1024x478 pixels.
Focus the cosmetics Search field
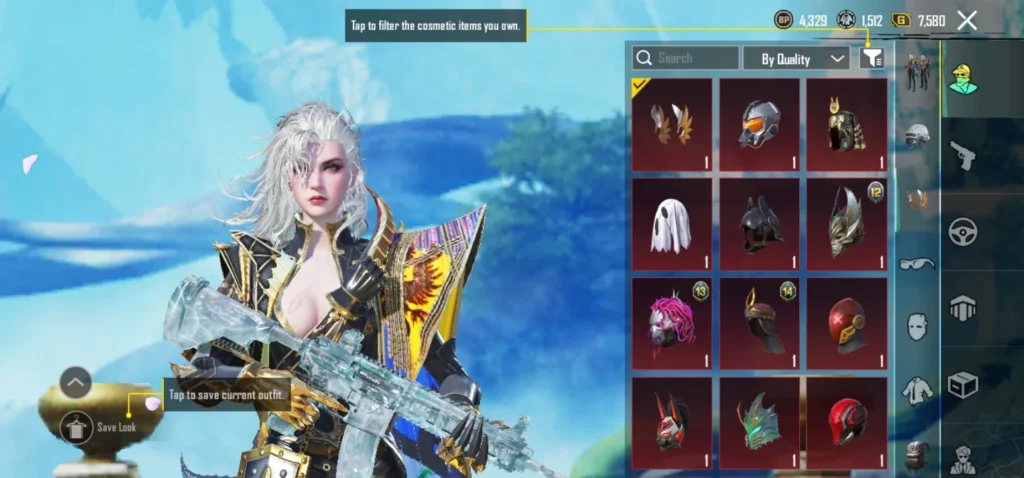click(686, 58)
